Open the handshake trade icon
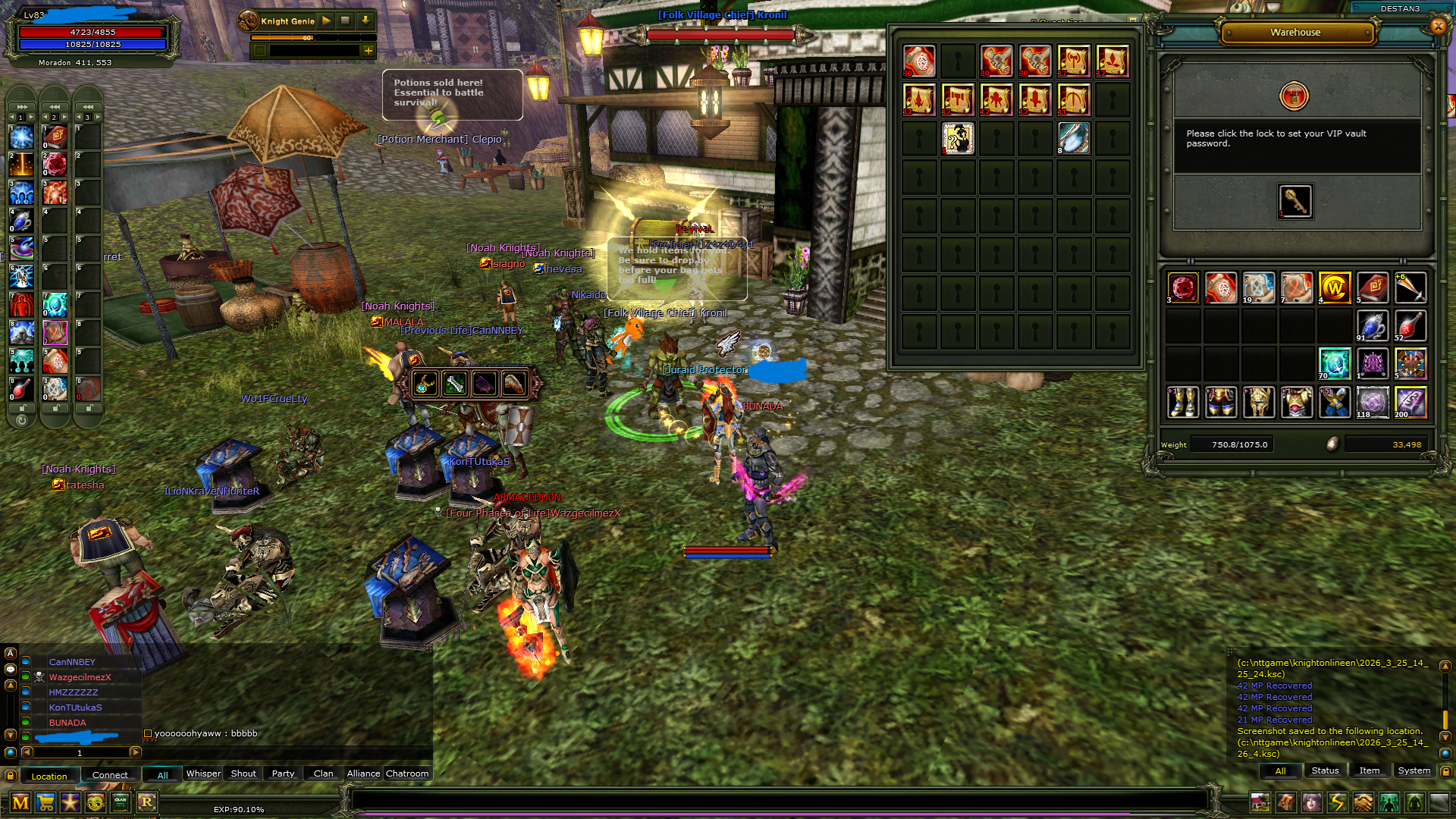This screenshot has width=1456, height=819. tap(1363, 802)
